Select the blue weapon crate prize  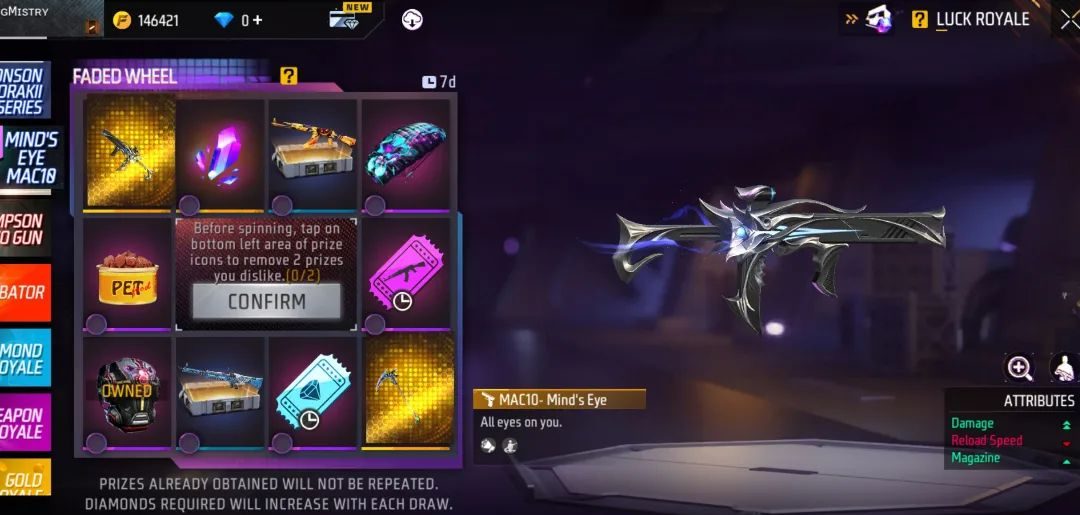220,391
